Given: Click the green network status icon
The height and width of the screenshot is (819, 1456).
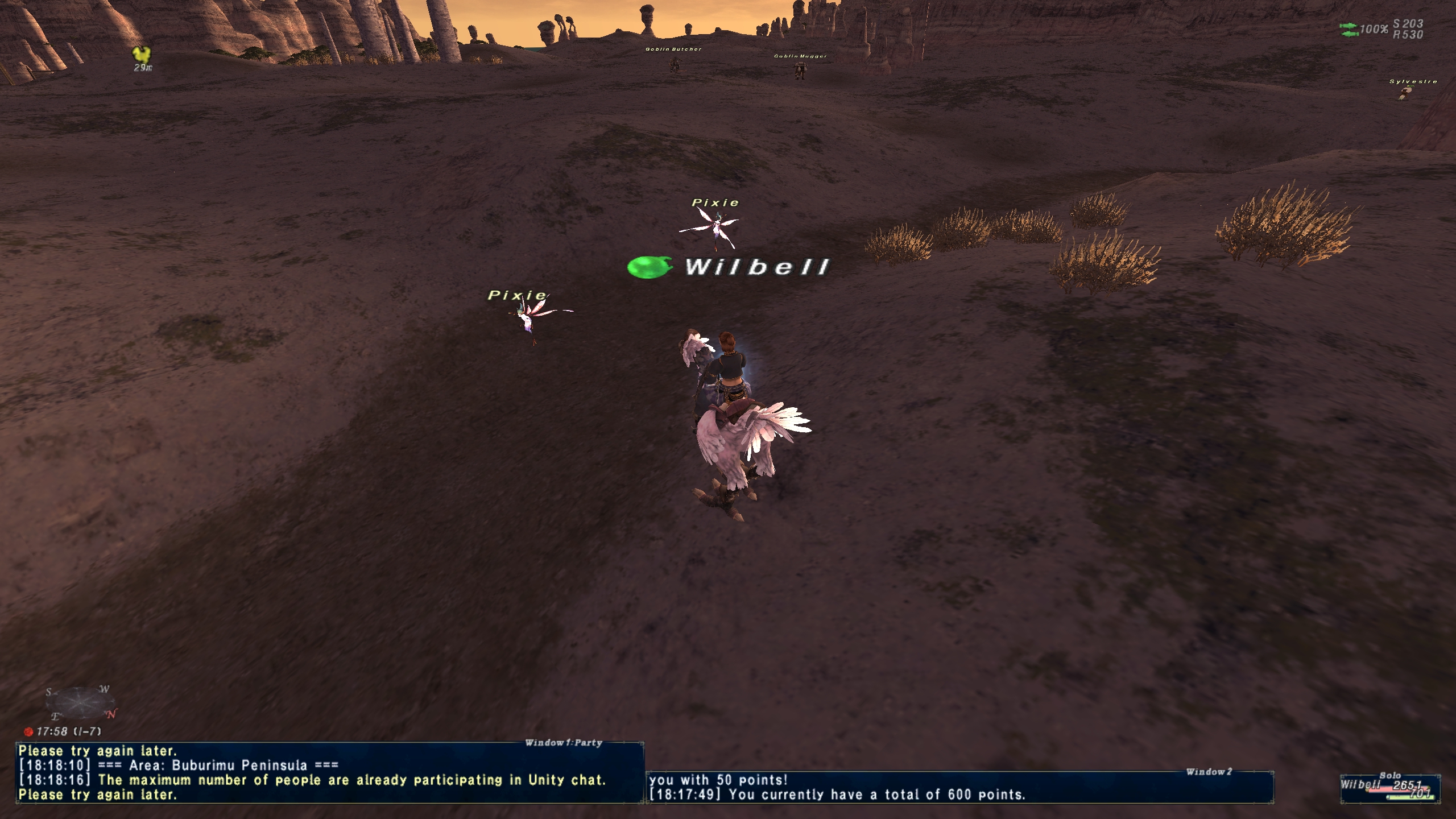Looking at the screenshot, I should (x=1349, y=30).
